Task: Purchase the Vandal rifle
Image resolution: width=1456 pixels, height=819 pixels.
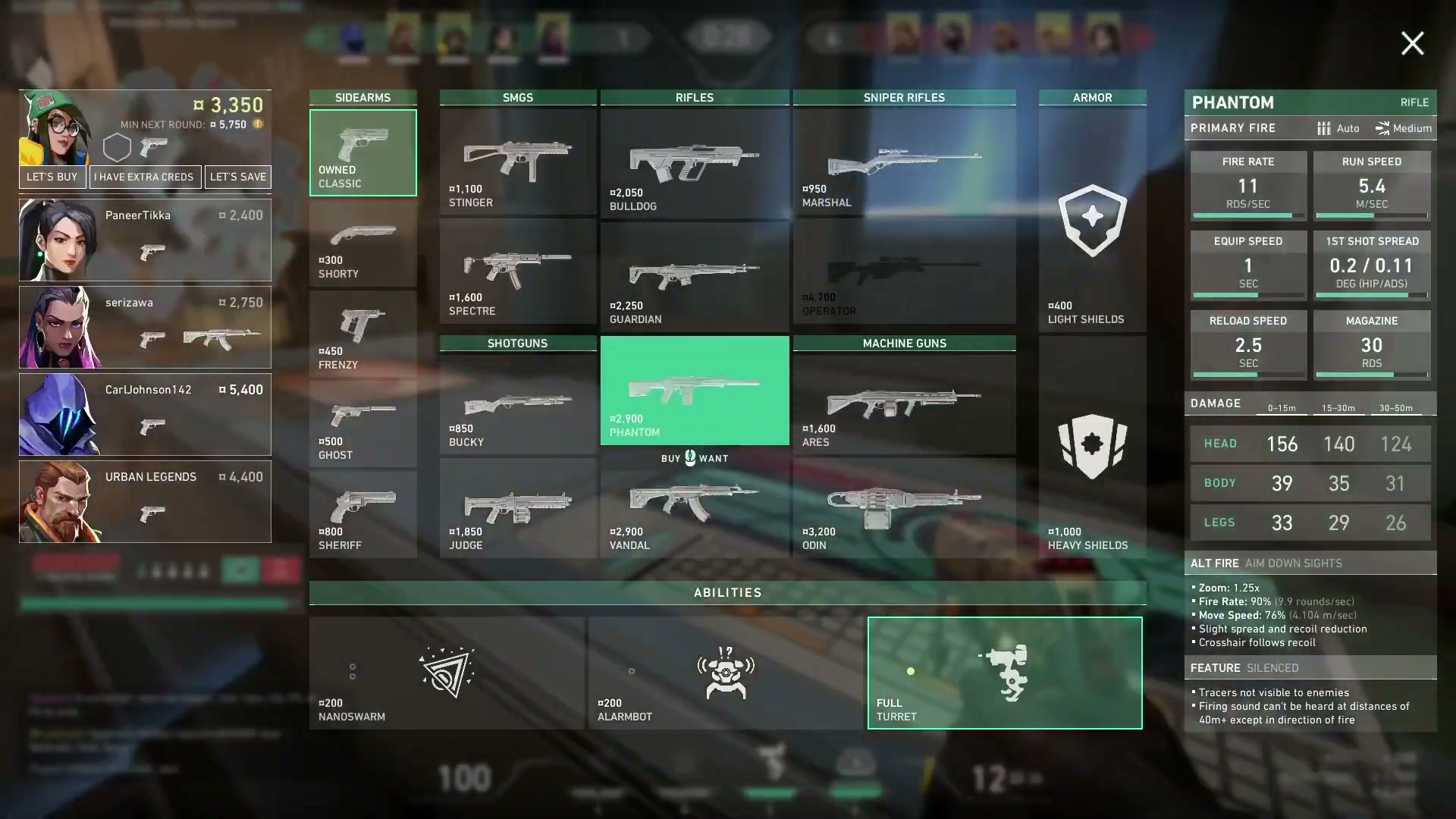Action: (694, 510)
